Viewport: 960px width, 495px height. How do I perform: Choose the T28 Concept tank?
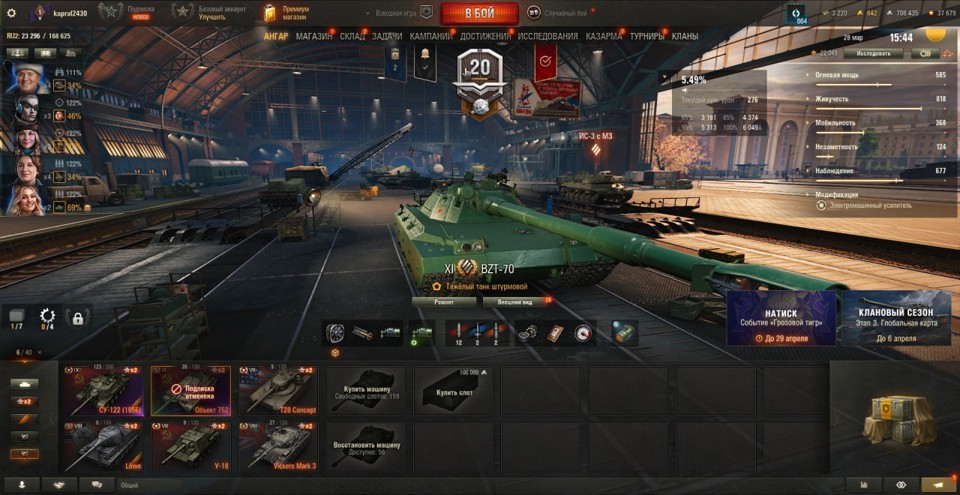point(279,390)
